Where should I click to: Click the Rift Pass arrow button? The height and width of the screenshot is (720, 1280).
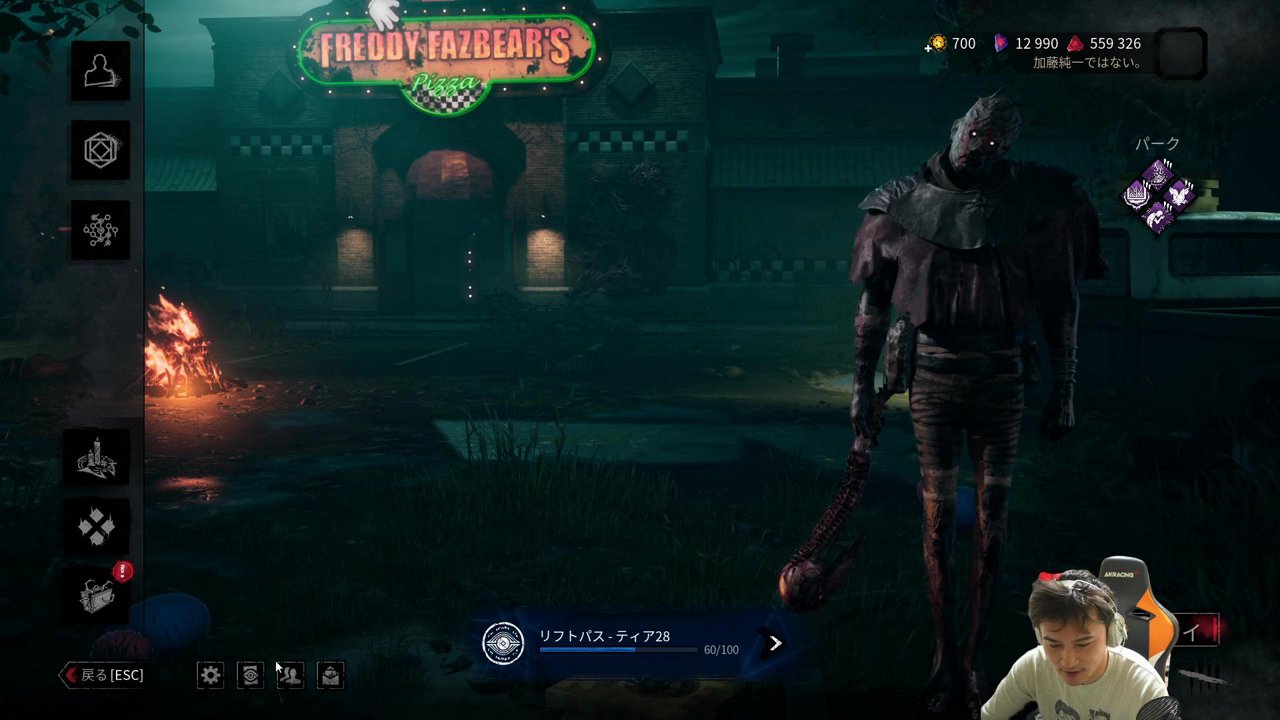tap(775, 643)
